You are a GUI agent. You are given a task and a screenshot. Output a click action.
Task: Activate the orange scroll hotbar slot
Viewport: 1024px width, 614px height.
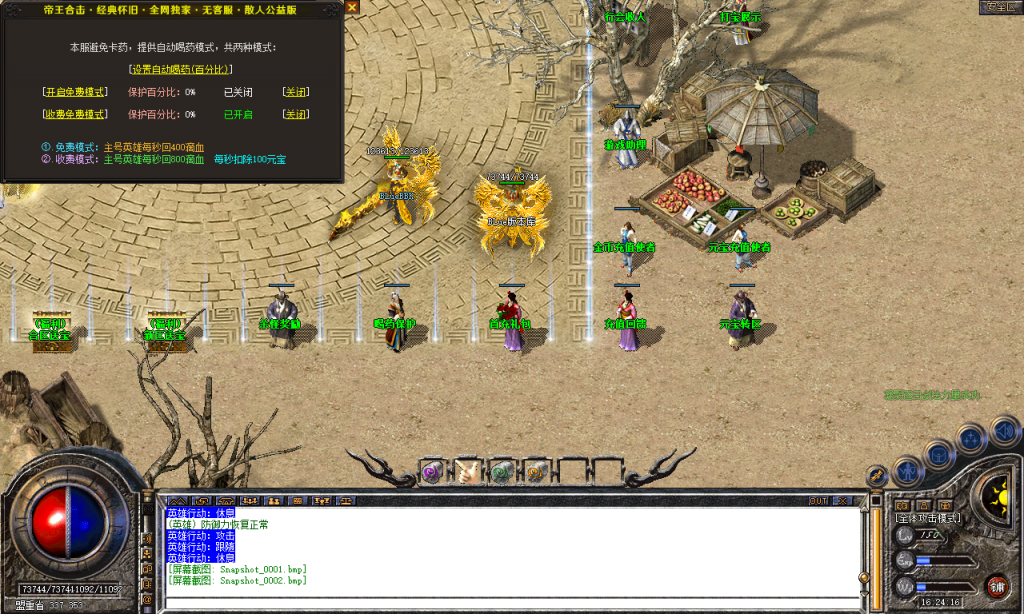point(536,471)
